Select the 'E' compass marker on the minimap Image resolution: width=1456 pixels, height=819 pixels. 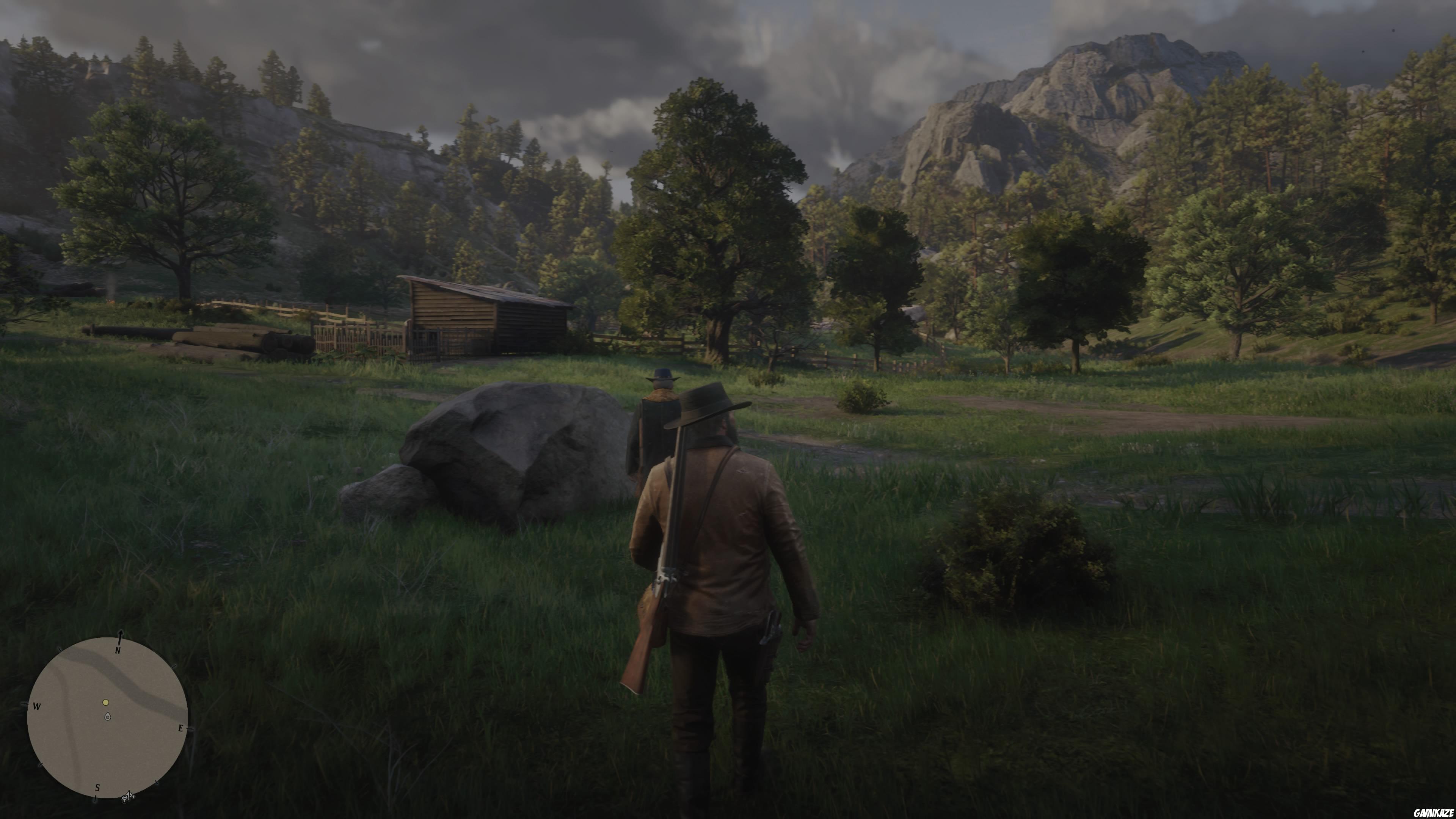[182, 728]
